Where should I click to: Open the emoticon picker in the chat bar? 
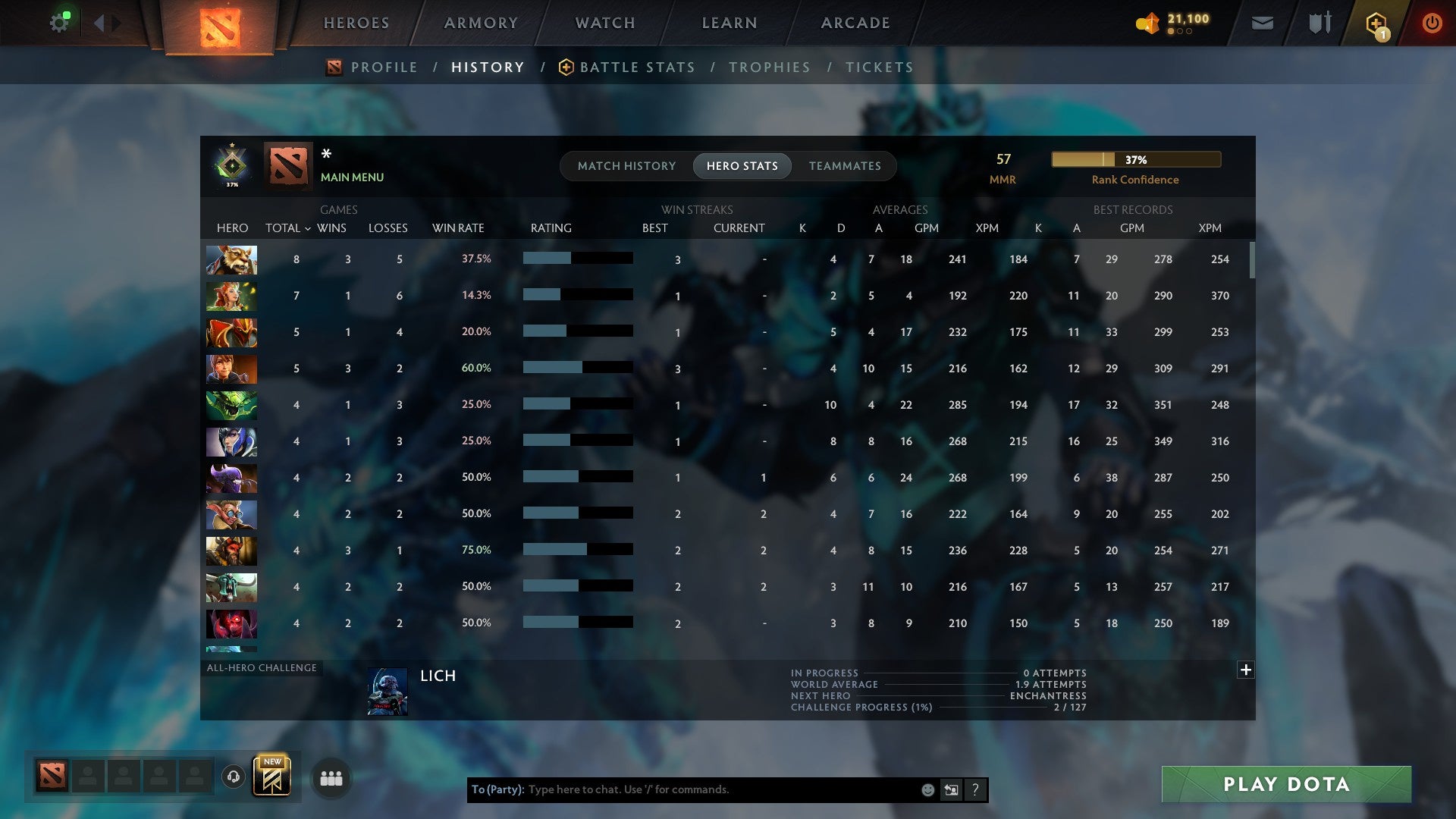click(x=927, y=789)
